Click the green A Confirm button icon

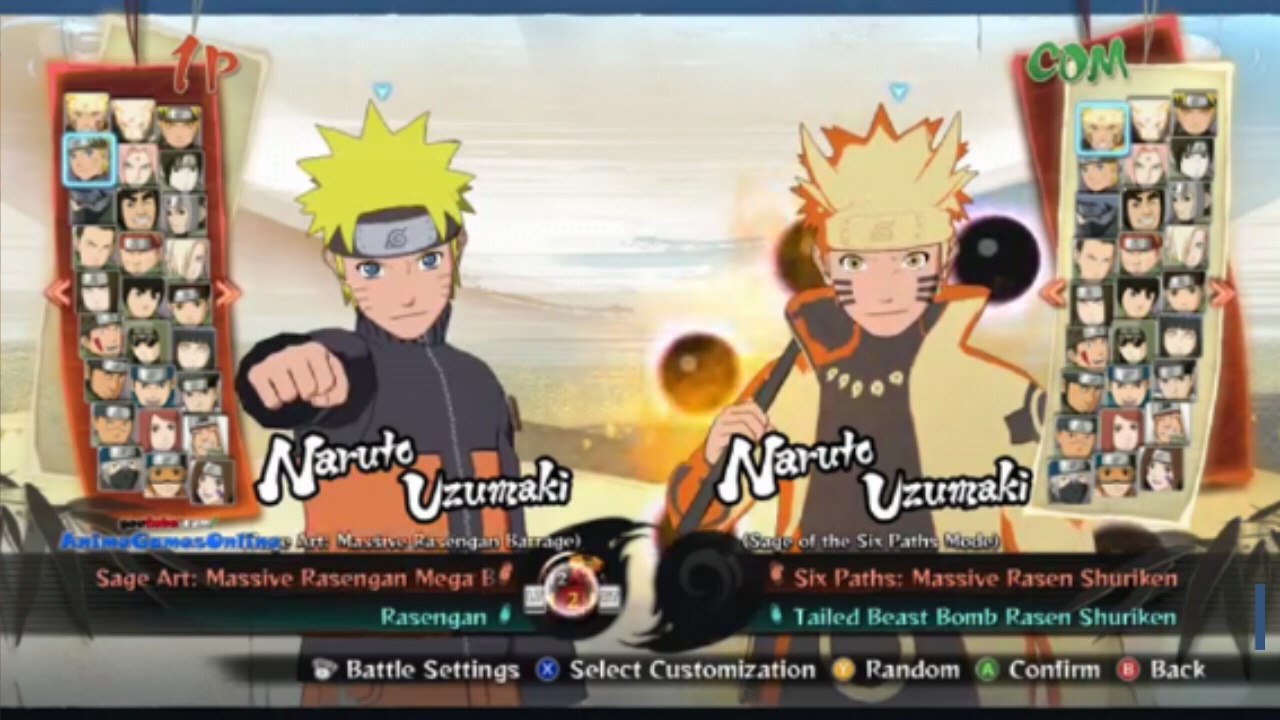[989, 670]
